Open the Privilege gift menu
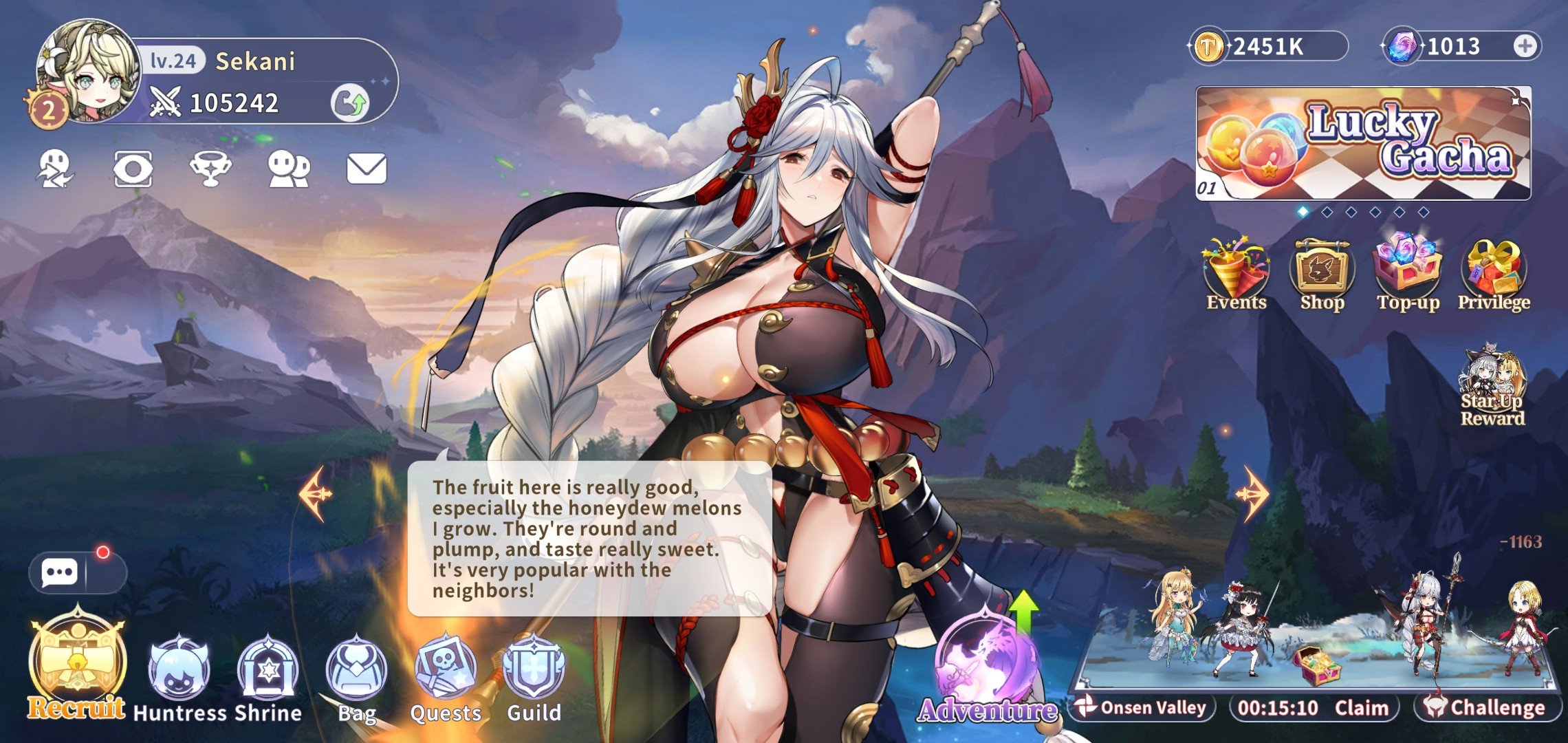1568x743 pixels. 1494,276
